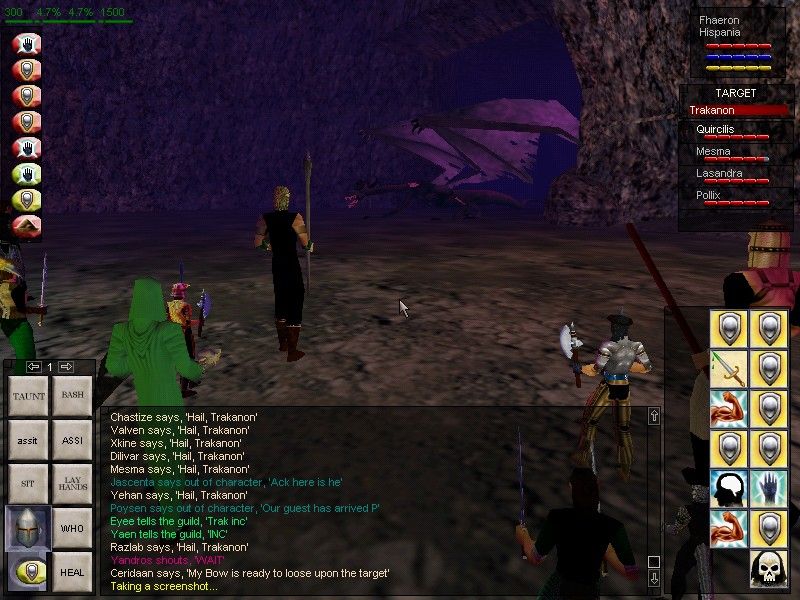Activate the TAUNT hotkey button
The height and width of the screenshot is (600, 800).
(x=28, y=396)
